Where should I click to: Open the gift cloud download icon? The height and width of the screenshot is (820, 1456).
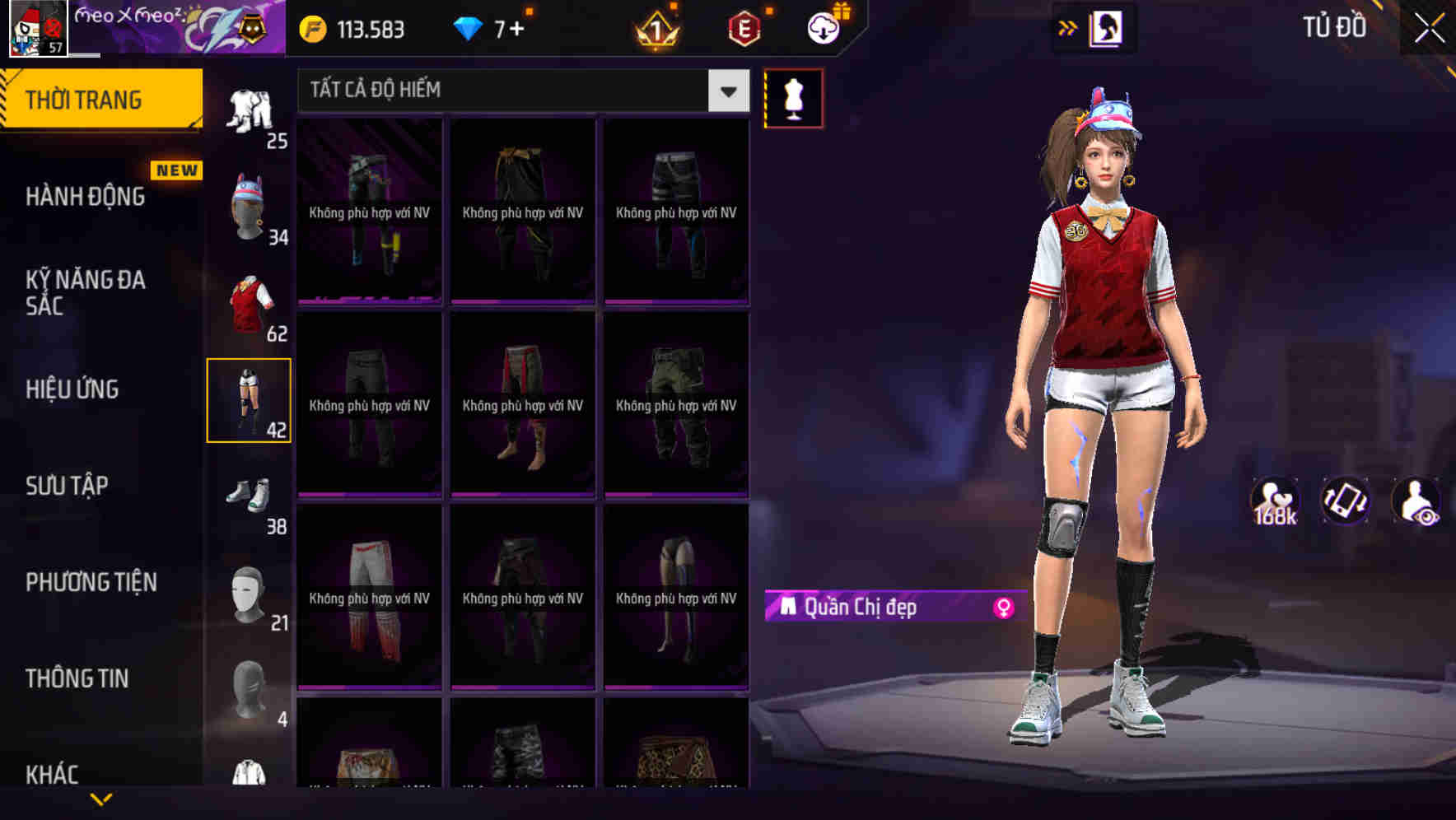pyautogui.click(x=823, y=26)
